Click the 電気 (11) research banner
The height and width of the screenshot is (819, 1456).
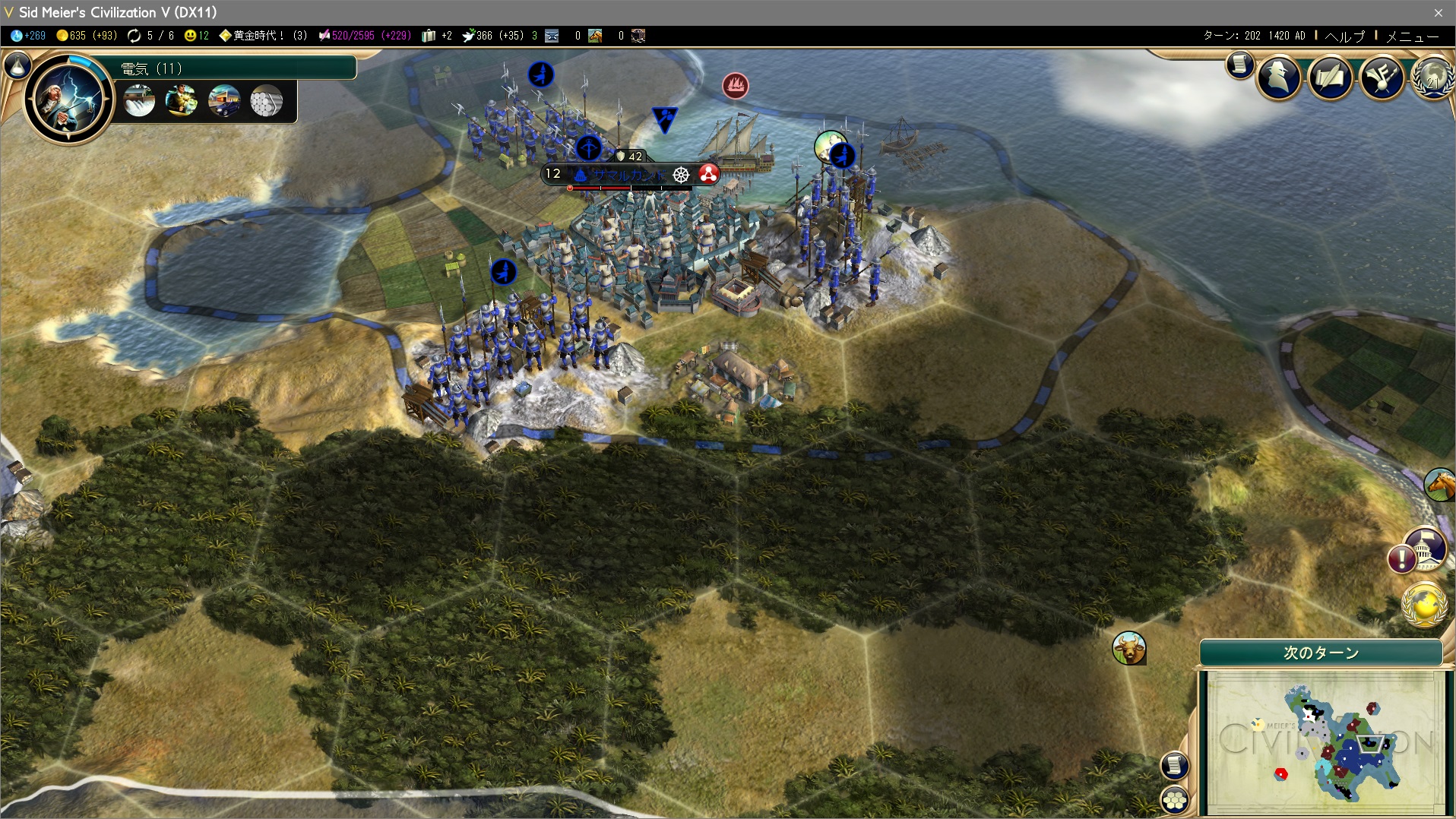(x=236, y=68)
